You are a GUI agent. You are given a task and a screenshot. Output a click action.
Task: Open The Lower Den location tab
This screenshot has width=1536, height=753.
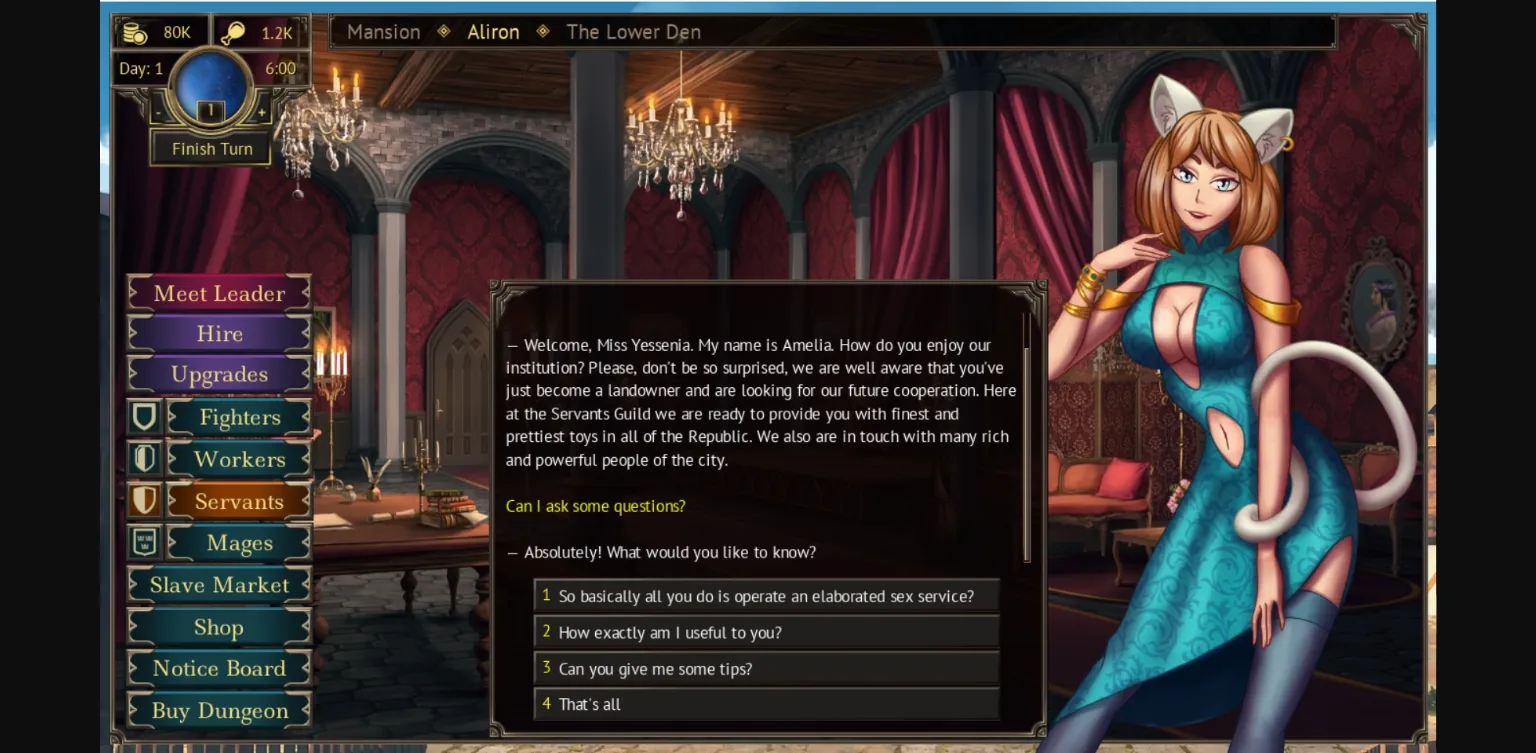pyautogui.click(x=633, y=31)
